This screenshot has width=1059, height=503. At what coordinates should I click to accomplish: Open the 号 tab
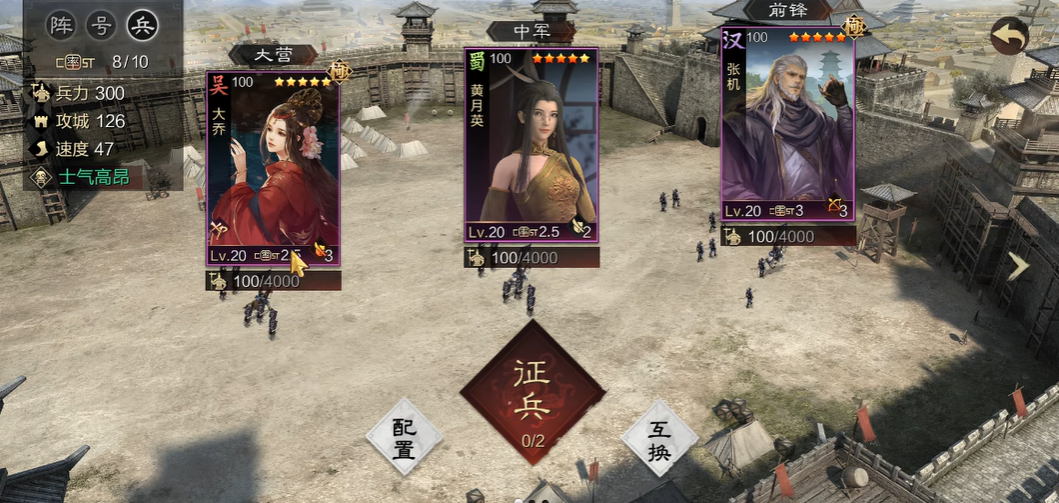point(101,25)
